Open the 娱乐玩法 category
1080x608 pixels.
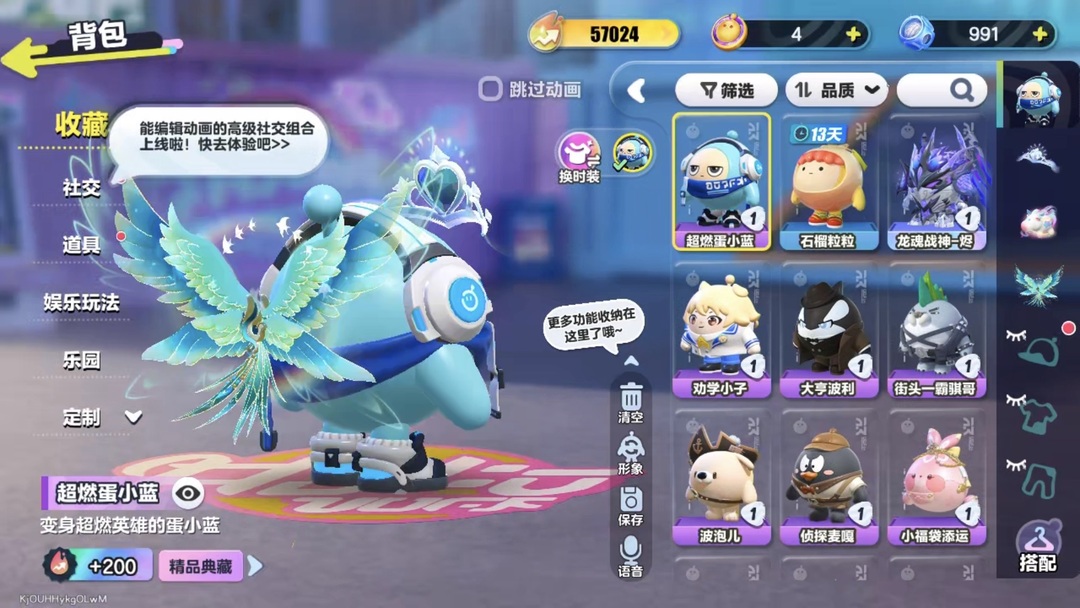(x=82, y=302)
